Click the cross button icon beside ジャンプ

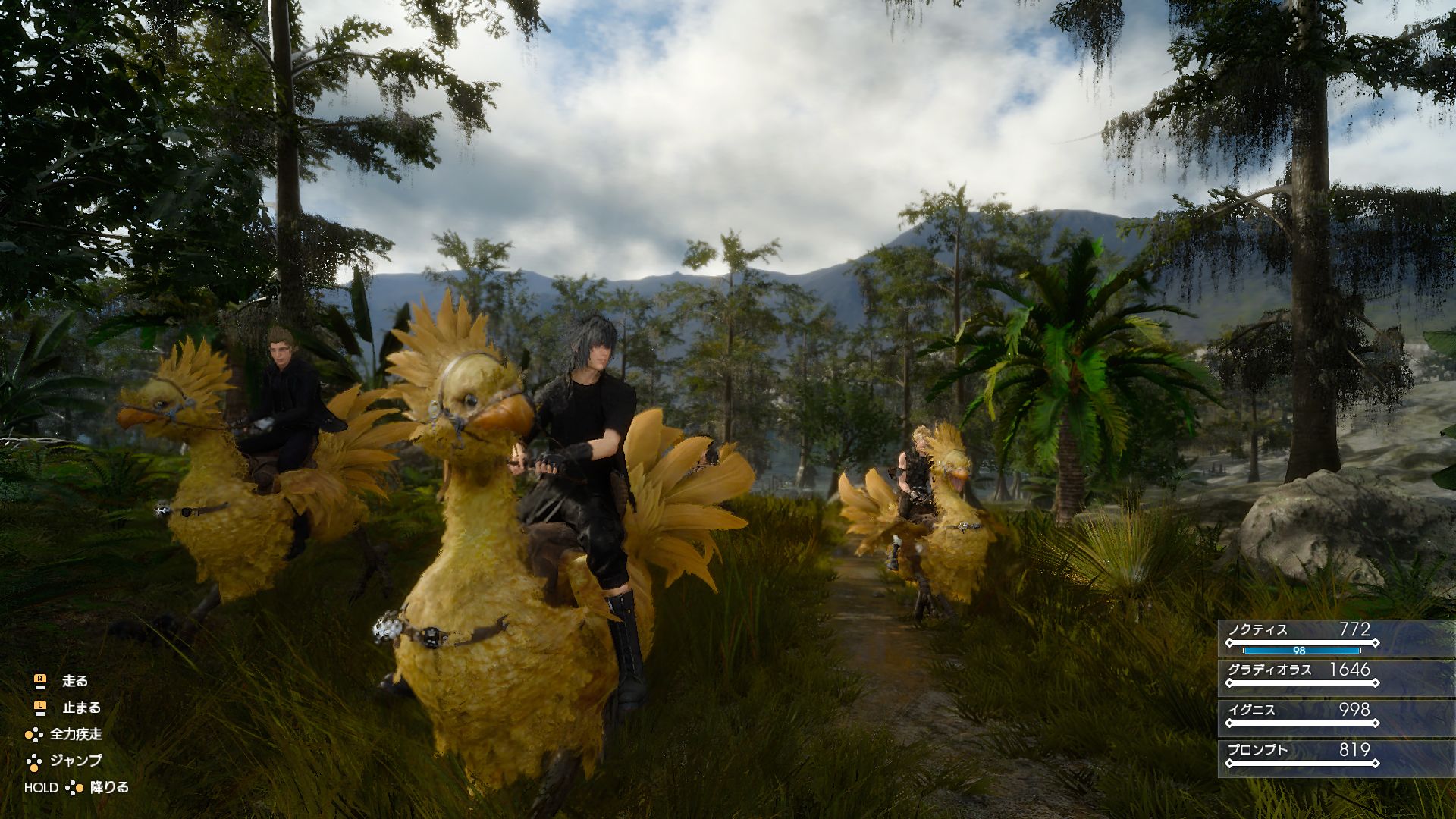(x=34, y=762)
